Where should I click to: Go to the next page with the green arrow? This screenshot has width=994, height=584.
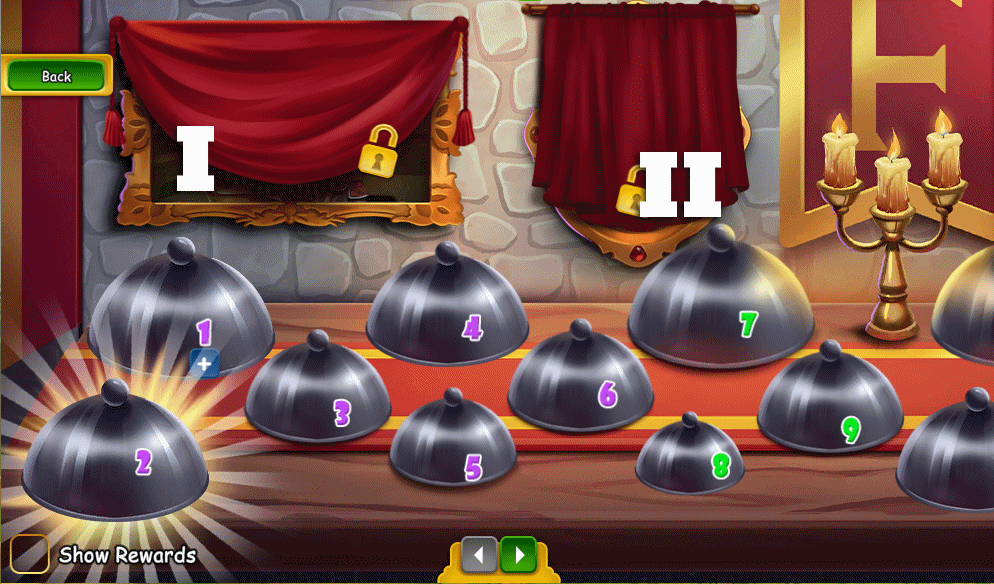(518, 553)
